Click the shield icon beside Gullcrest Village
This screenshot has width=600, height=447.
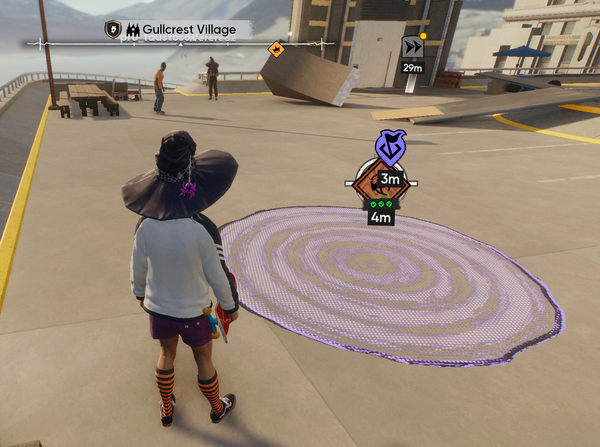[x=113, y=29]
